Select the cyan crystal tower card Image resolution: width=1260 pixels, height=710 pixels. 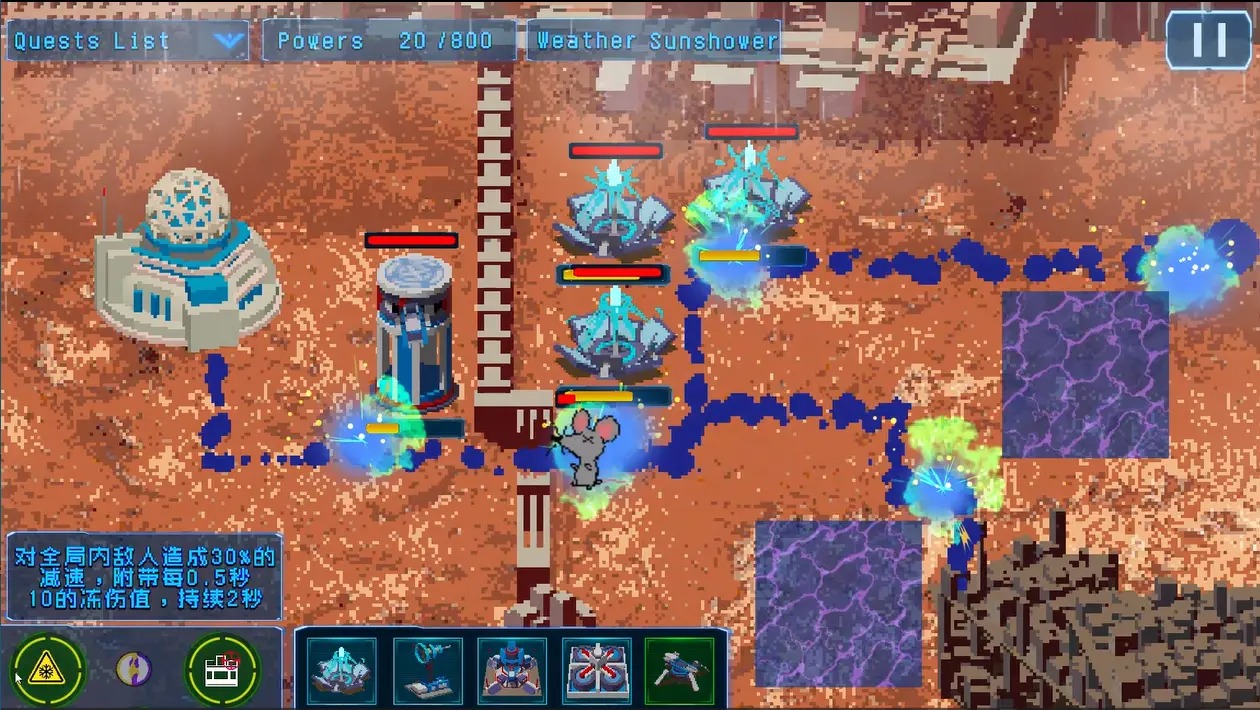click(341, 669)
